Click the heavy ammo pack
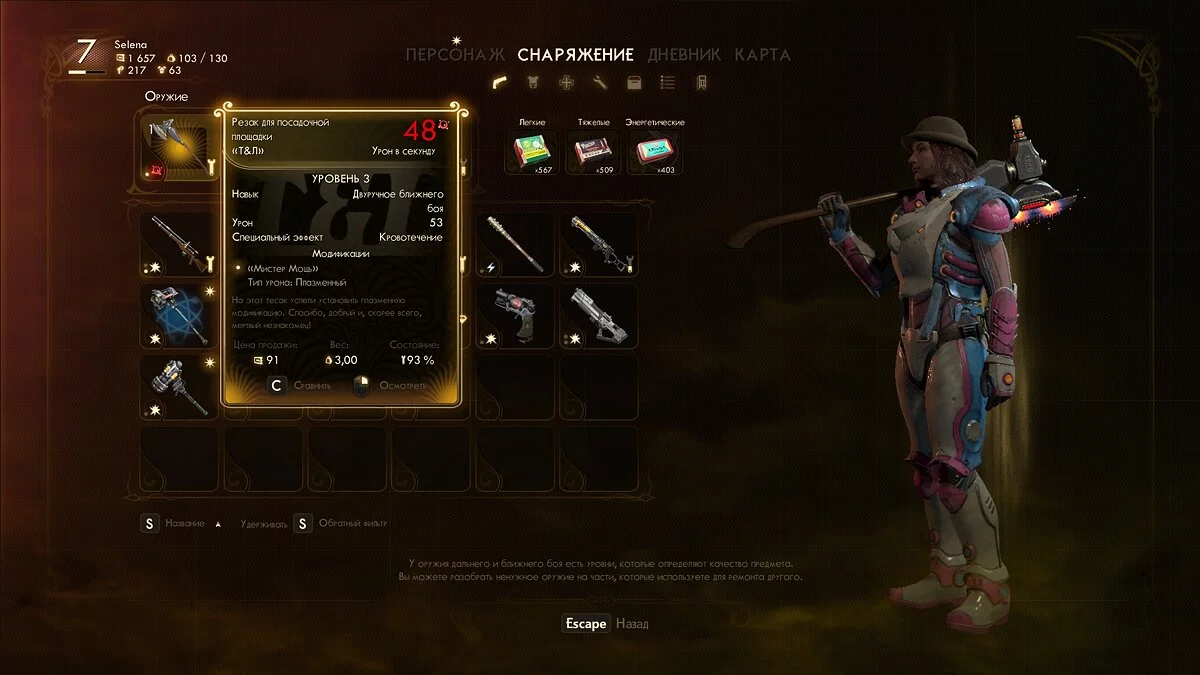The image size is (1200, 675). pyautogui.click(x=593, y=152)
